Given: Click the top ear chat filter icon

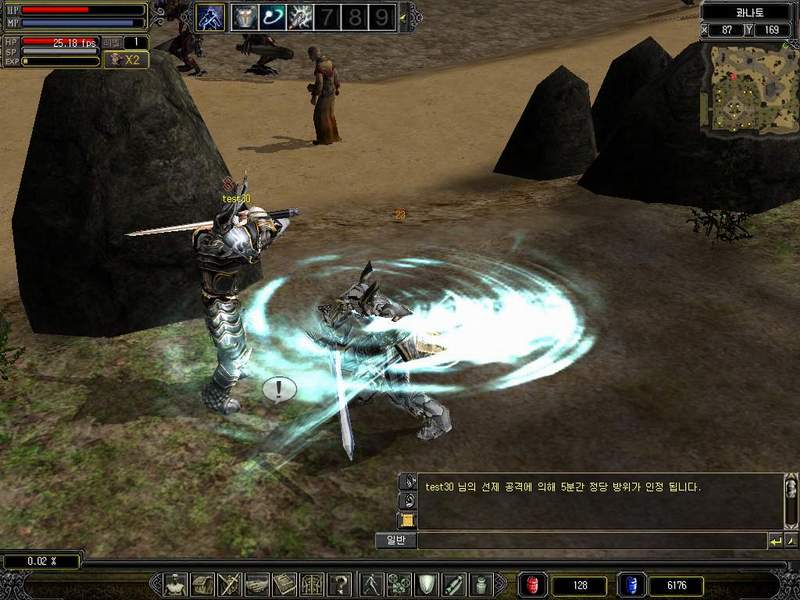Looking at the screenshot, I should (x=407, y=482).
